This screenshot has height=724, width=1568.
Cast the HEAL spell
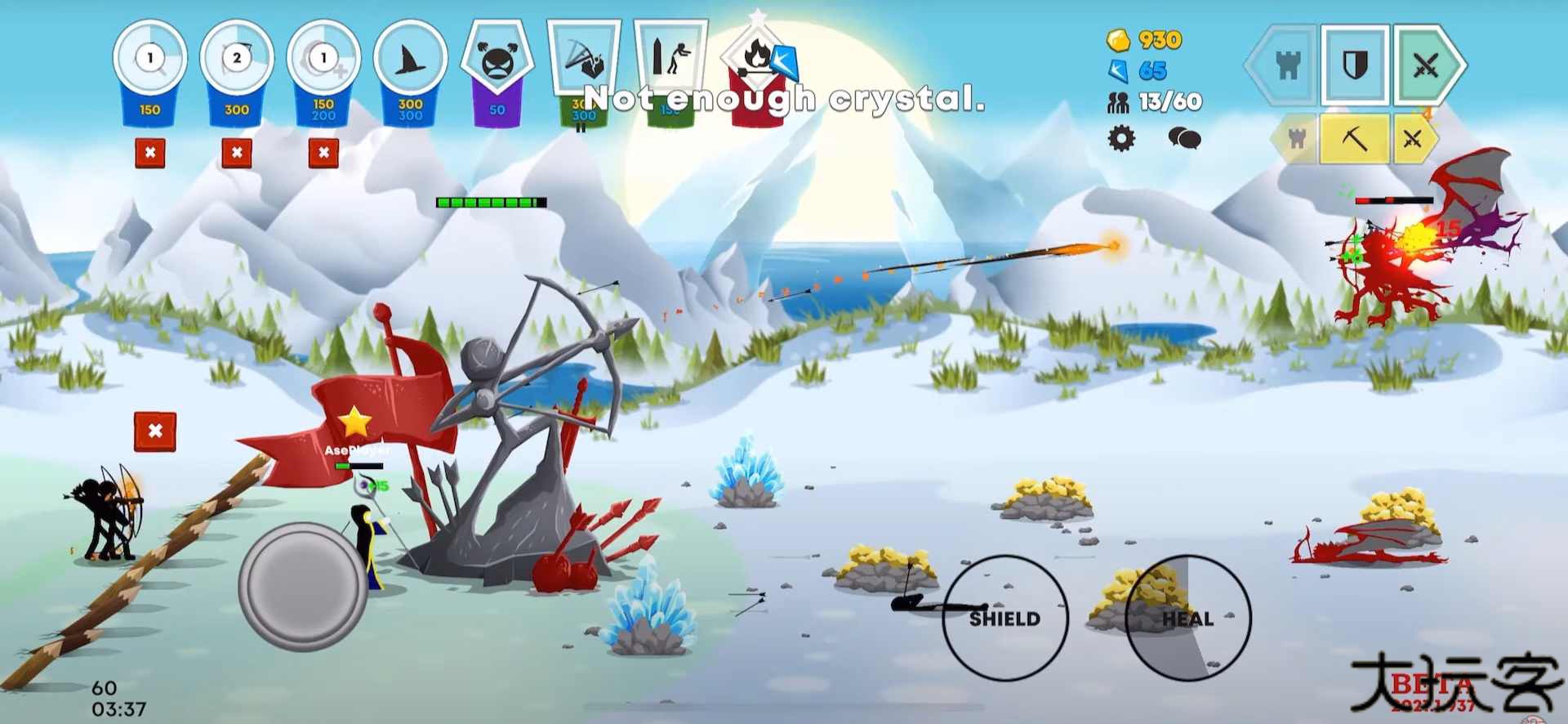pyautogui.click(x=1187, y=618)
